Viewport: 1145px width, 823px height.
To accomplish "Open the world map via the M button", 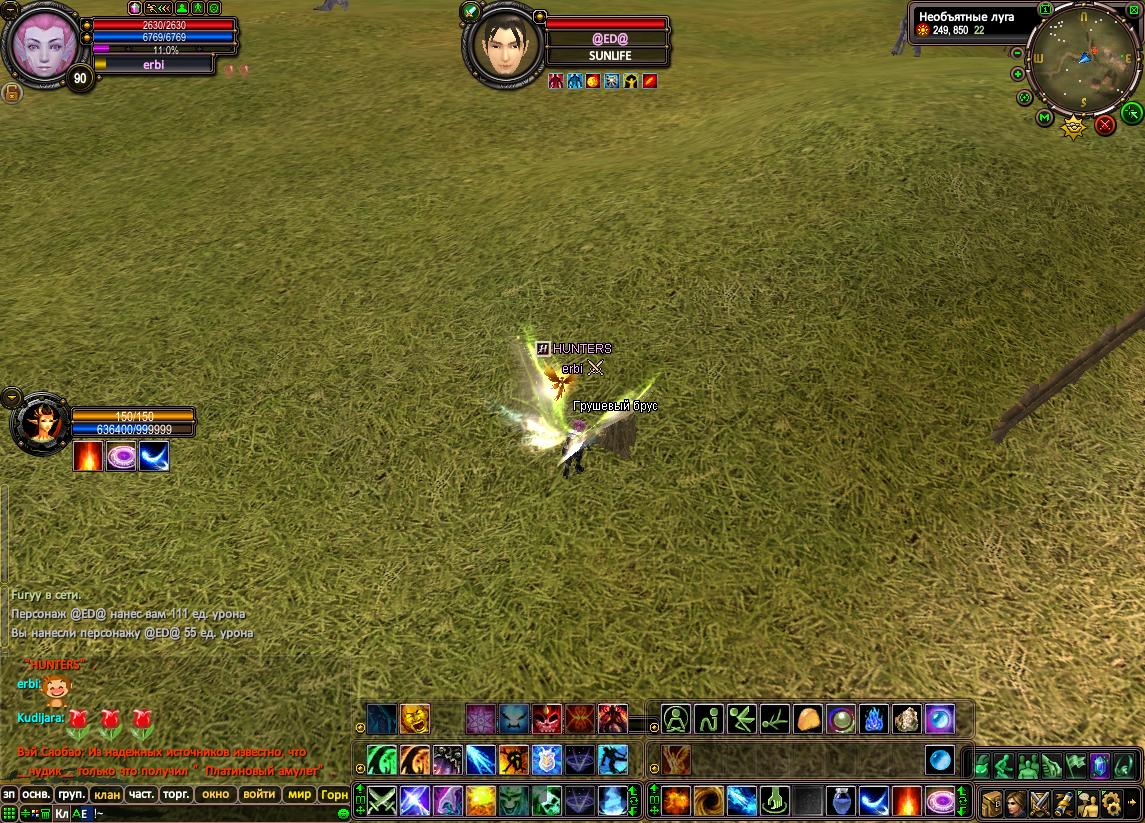I will (1044, 118).
